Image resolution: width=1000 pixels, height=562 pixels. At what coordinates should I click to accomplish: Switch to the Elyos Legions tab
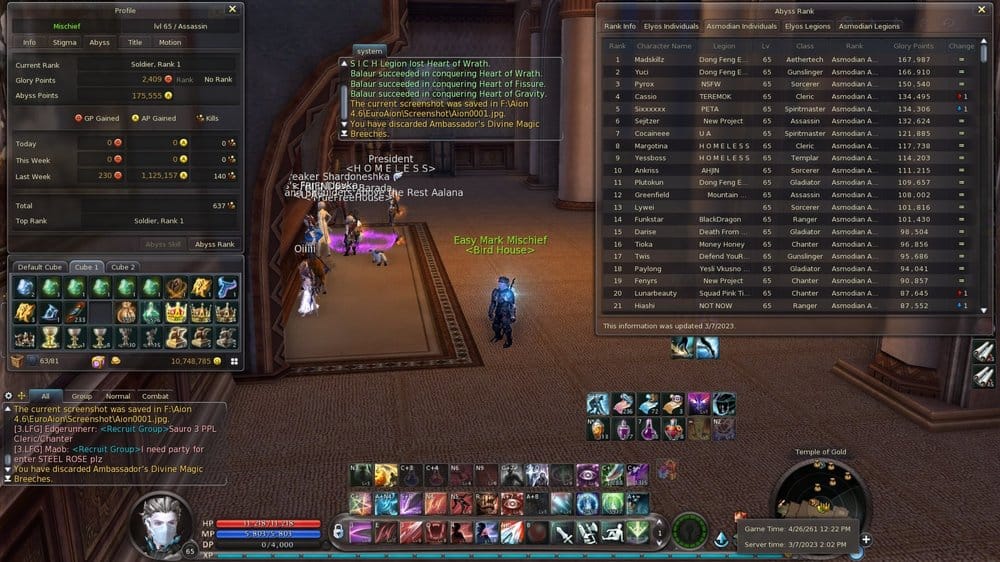(x=807, y=26)
